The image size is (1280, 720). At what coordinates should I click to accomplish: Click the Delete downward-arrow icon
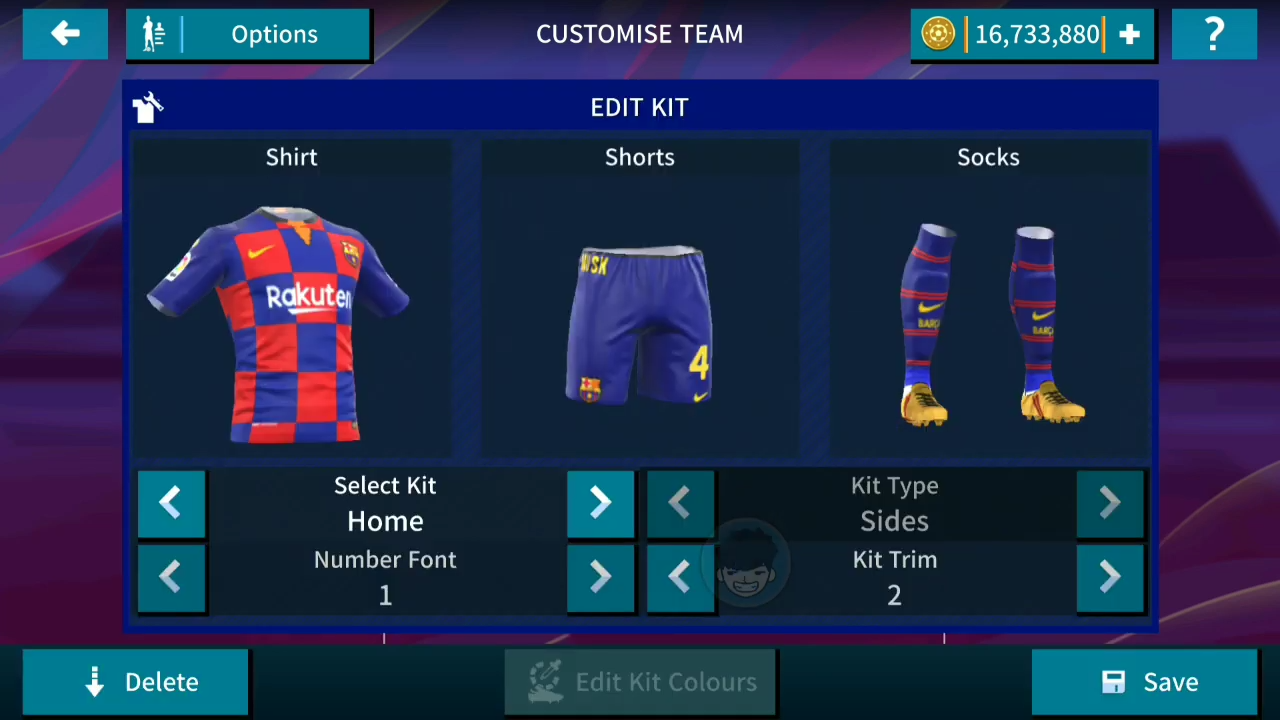pyautogui.click(x=94, y=681)
